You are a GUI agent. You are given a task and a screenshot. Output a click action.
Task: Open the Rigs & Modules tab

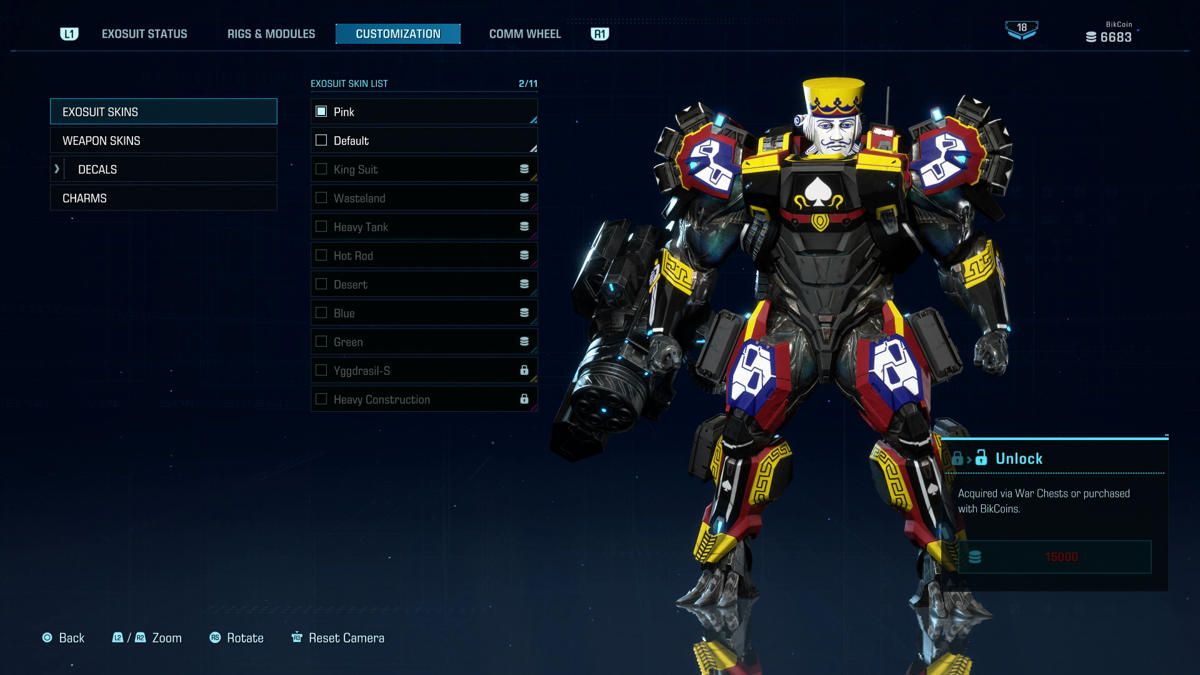[271, 34]
